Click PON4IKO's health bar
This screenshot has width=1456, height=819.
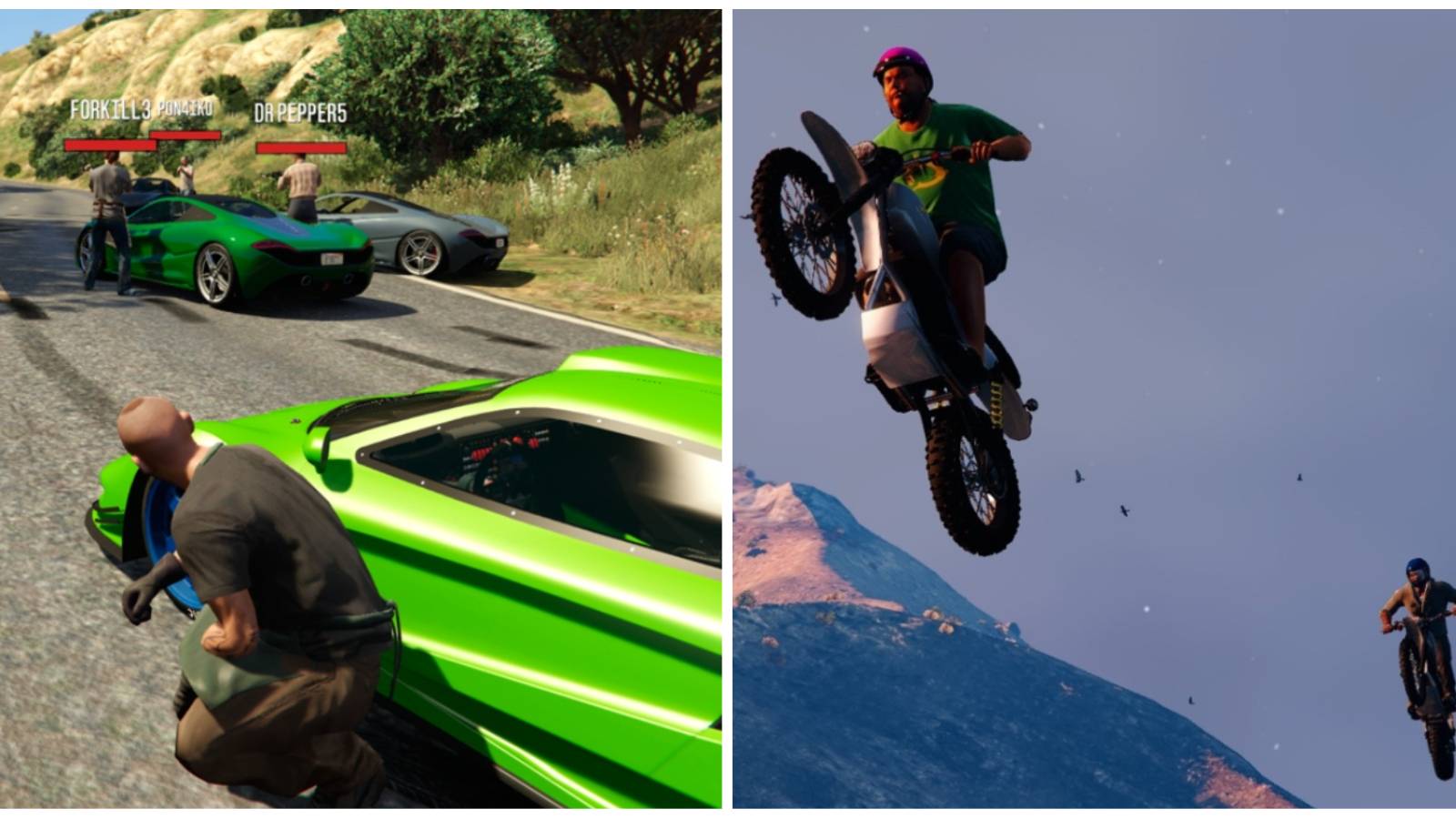(x=187, y=136)
